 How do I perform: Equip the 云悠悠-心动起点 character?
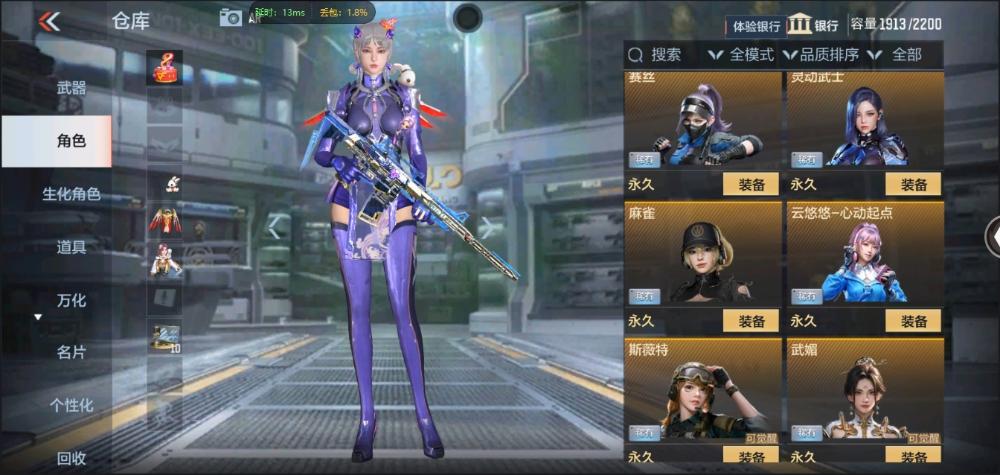(x=913, y=321)
